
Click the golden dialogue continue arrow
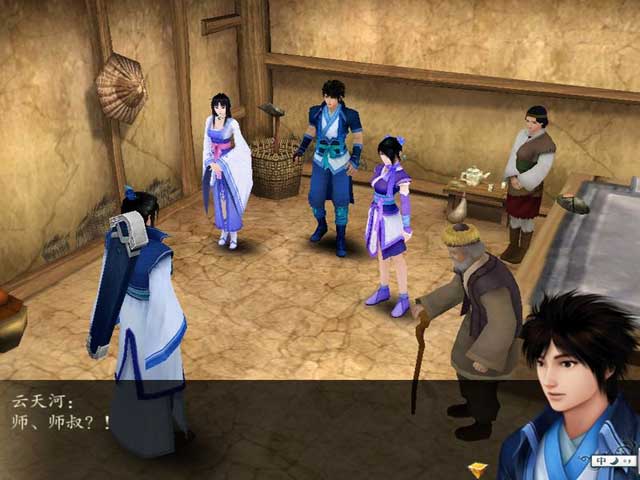tap(478, 469)
